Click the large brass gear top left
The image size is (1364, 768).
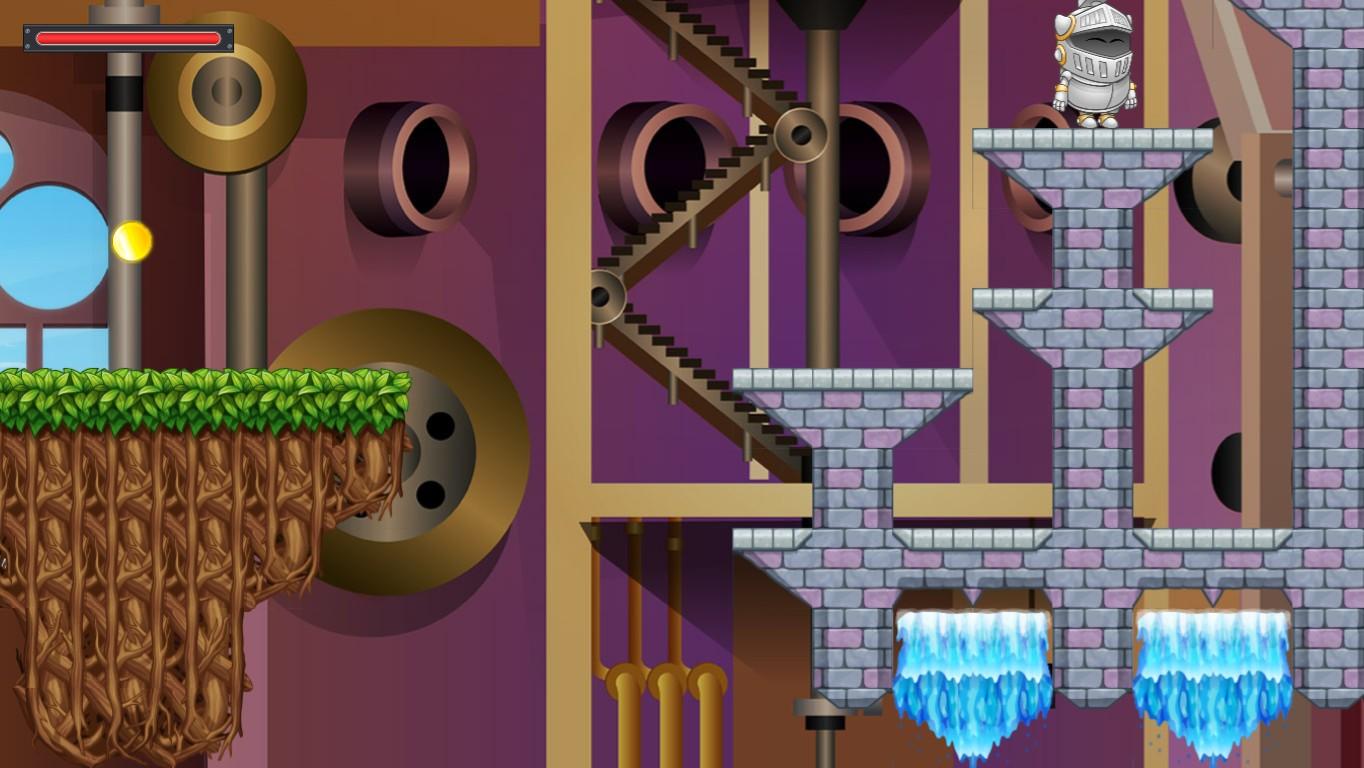click(223, 90)
